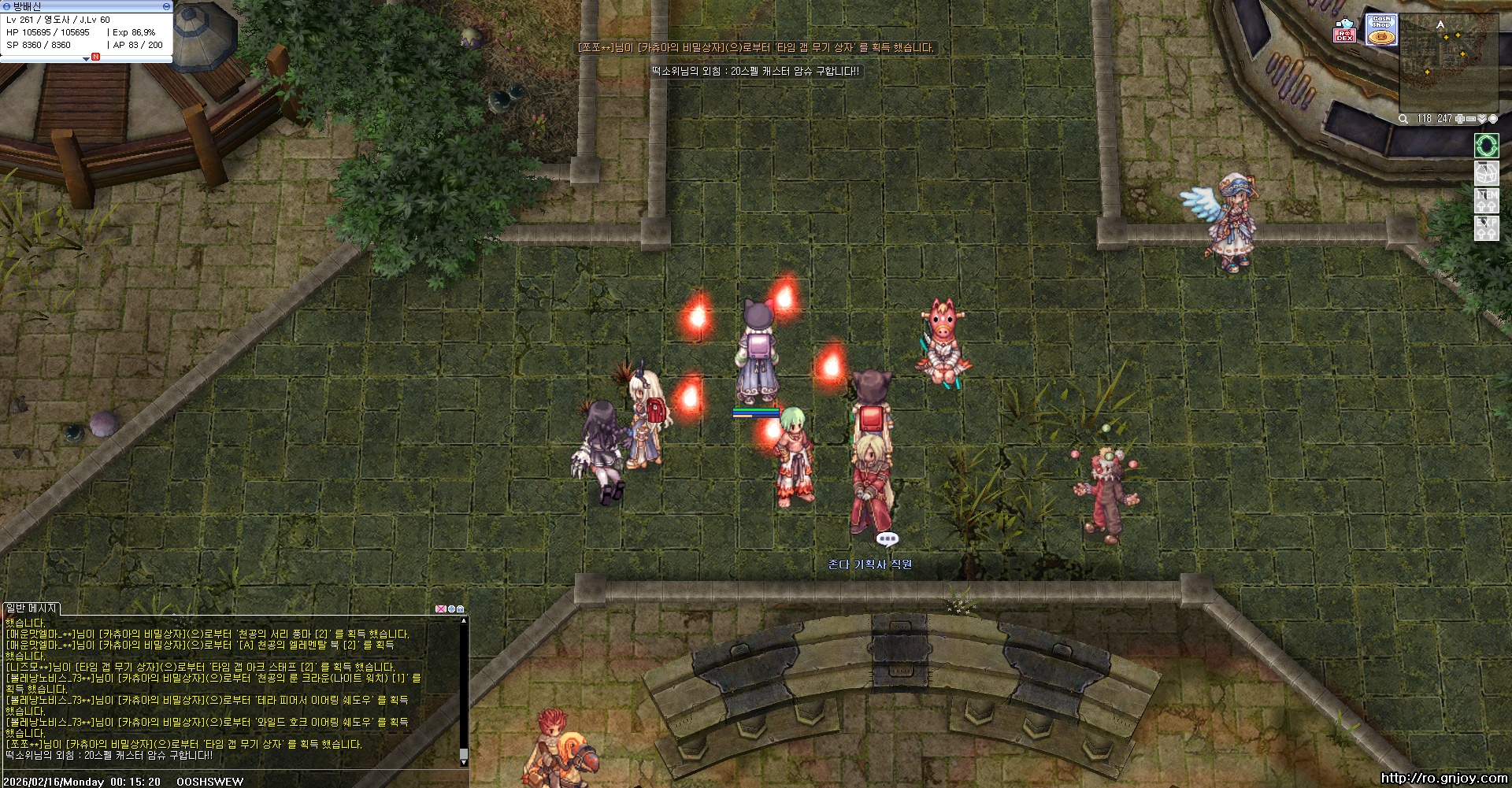Toggle the chat window lock icon
The height and width of the screenshot is (788, 1512).
click(x=461, y=609)
